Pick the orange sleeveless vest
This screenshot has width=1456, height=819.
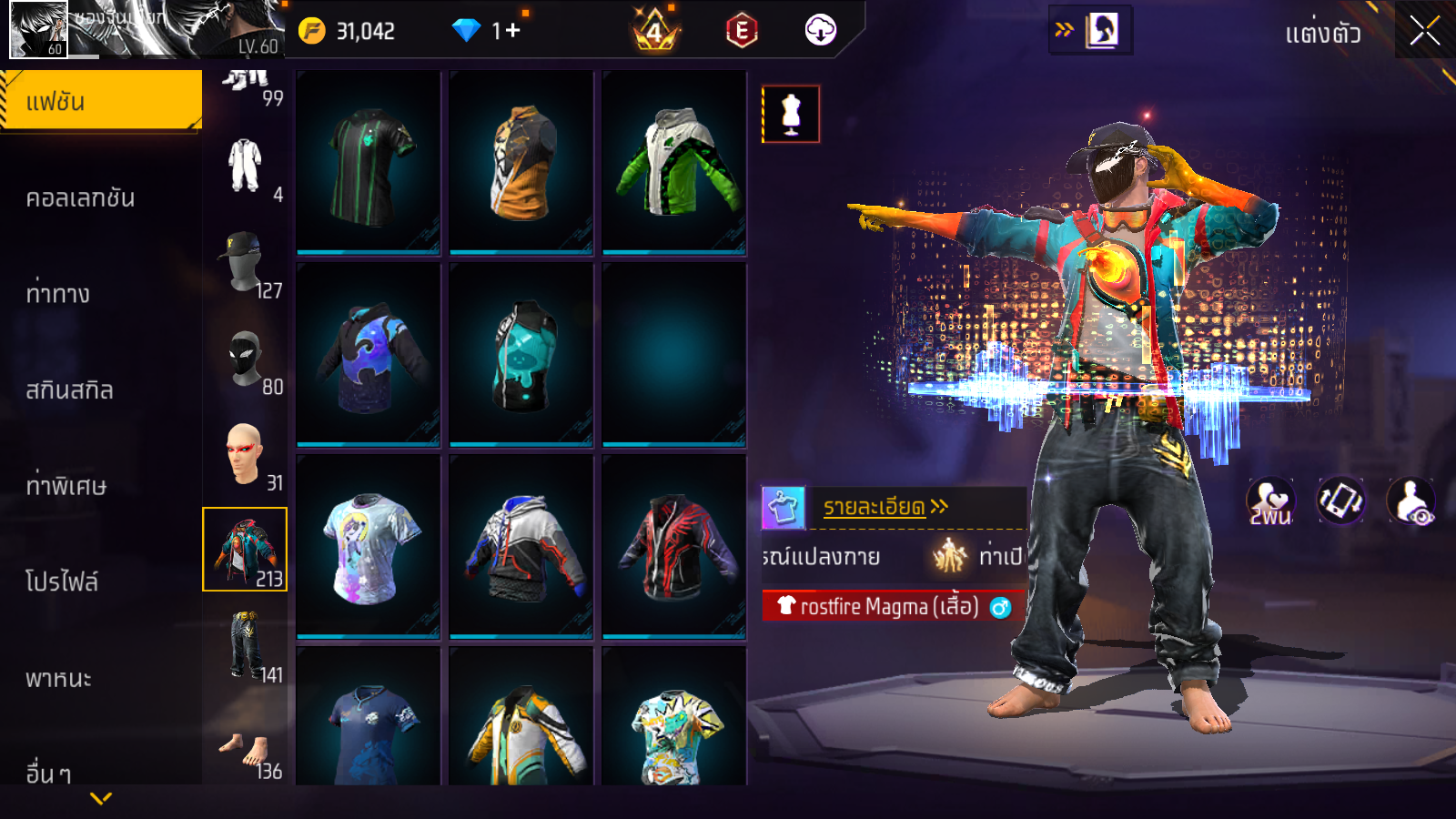[521, 162]
